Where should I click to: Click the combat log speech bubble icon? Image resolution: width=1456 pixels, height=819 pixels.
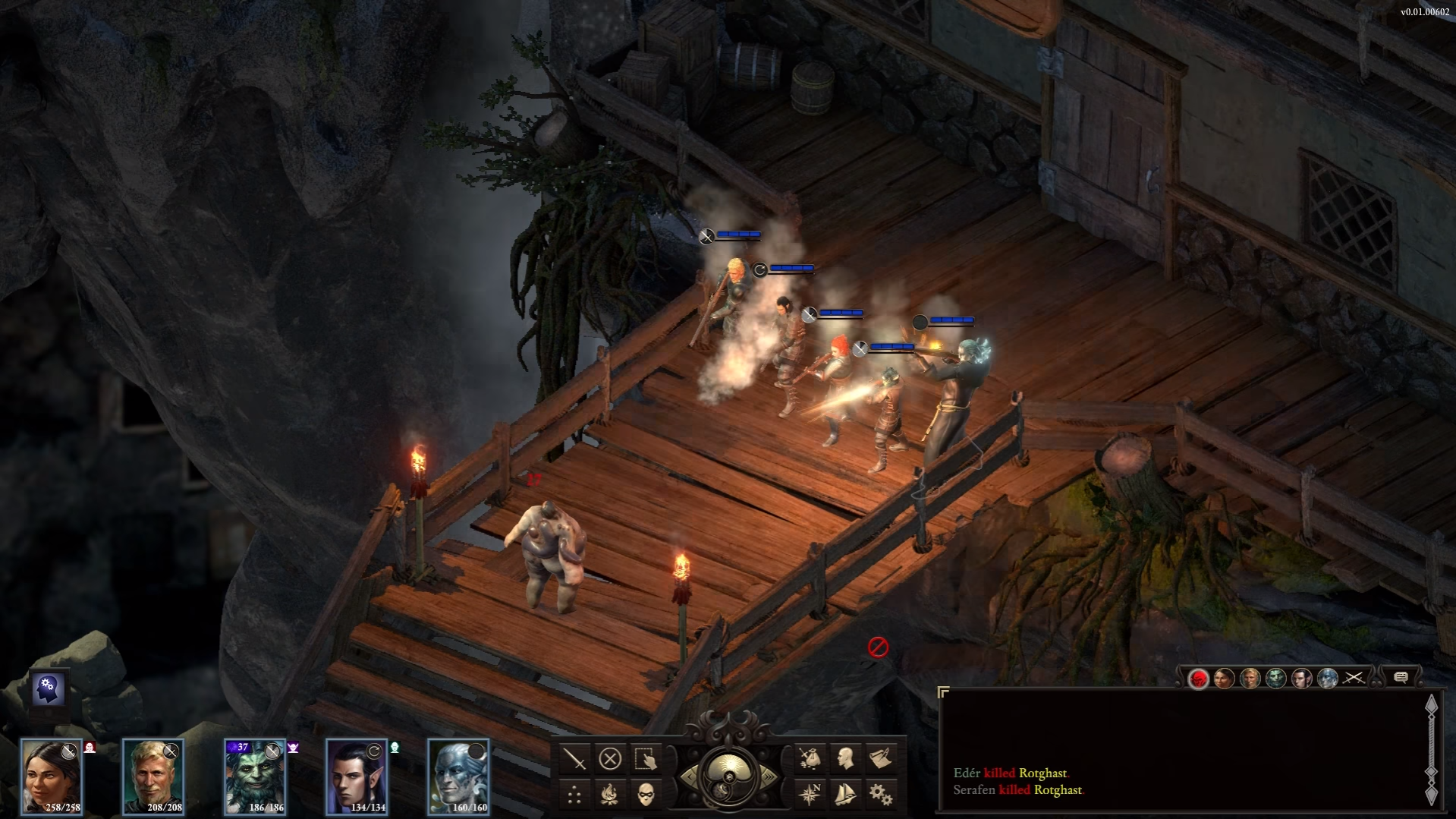pyautogui.click(x=1401, y=678)
